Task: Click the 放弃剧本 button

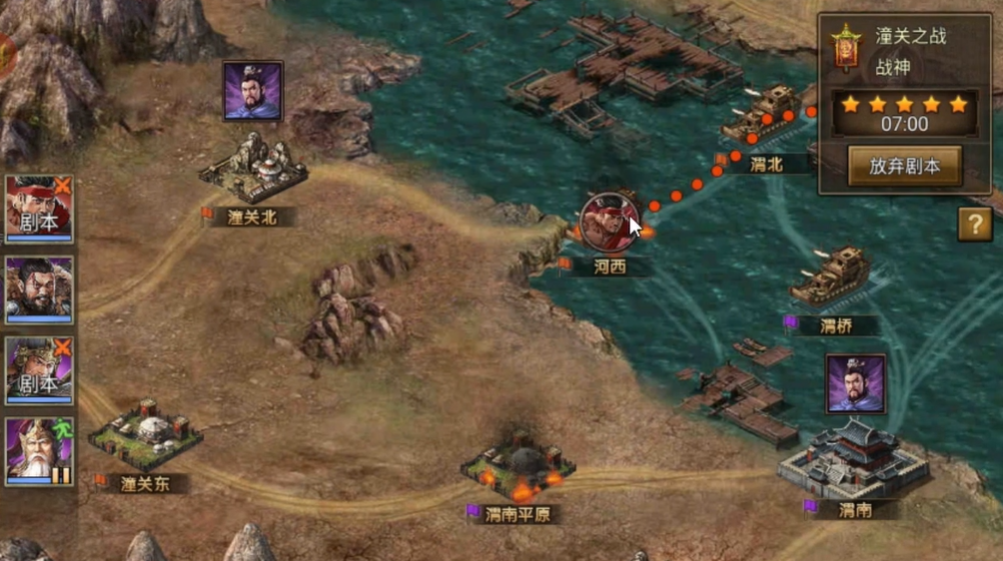Action: (x=904, y=166)
